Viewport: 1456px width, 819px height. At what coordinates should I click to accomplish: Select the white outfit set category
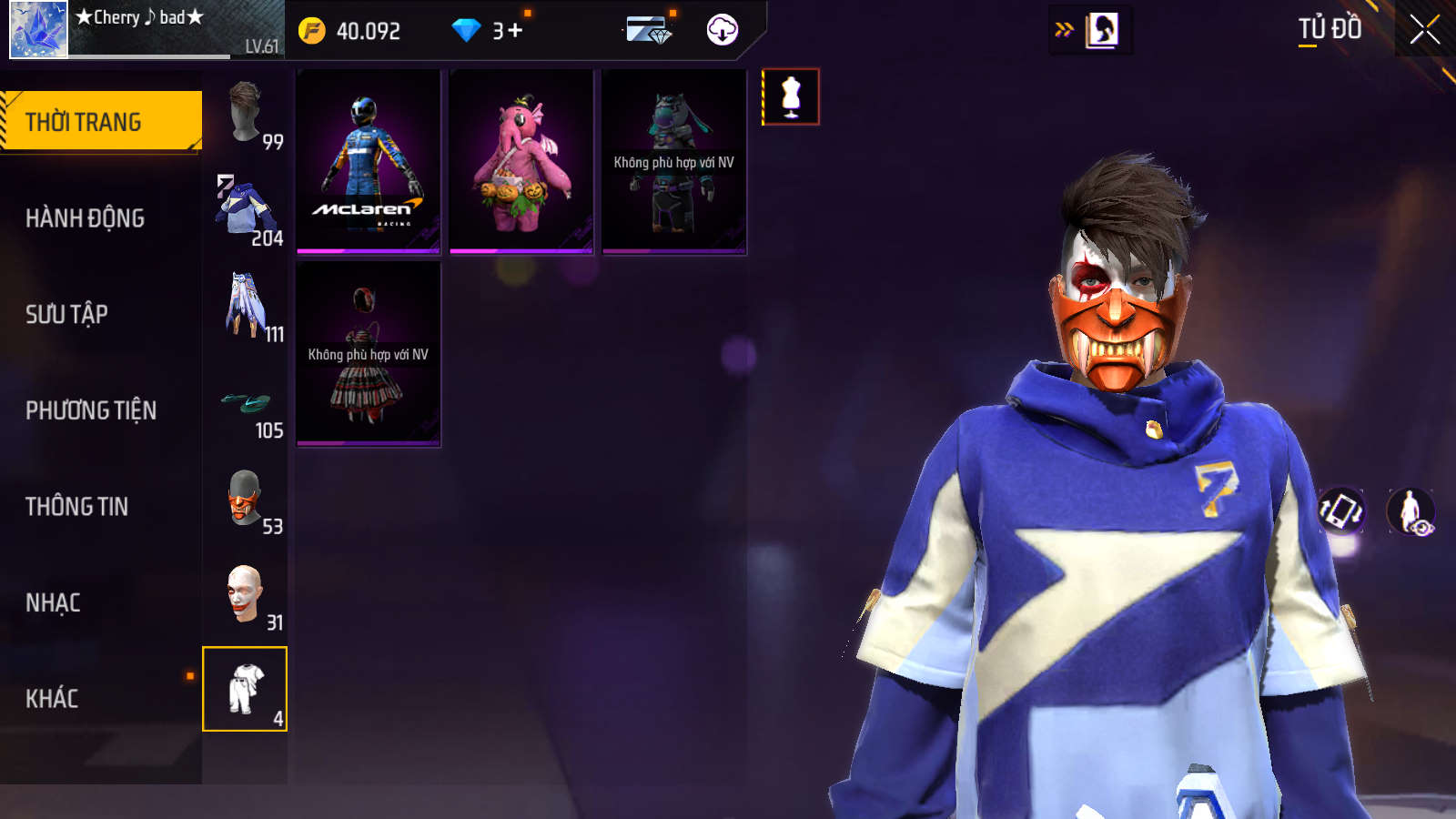click(x=245, y=689)
